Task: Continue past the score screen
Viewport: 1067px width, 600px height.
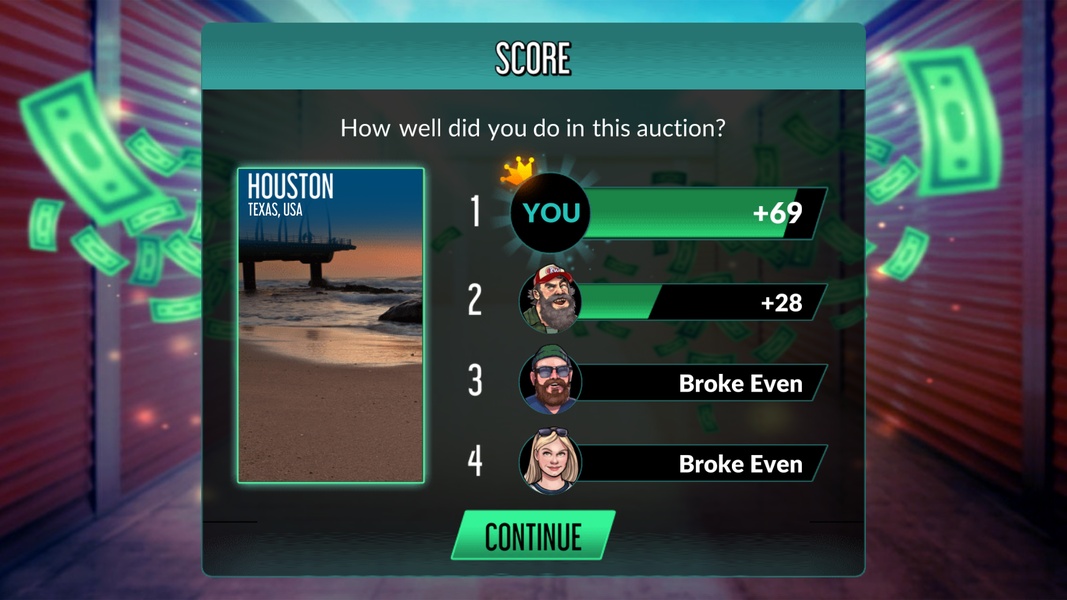Action: tap(532, 536)
